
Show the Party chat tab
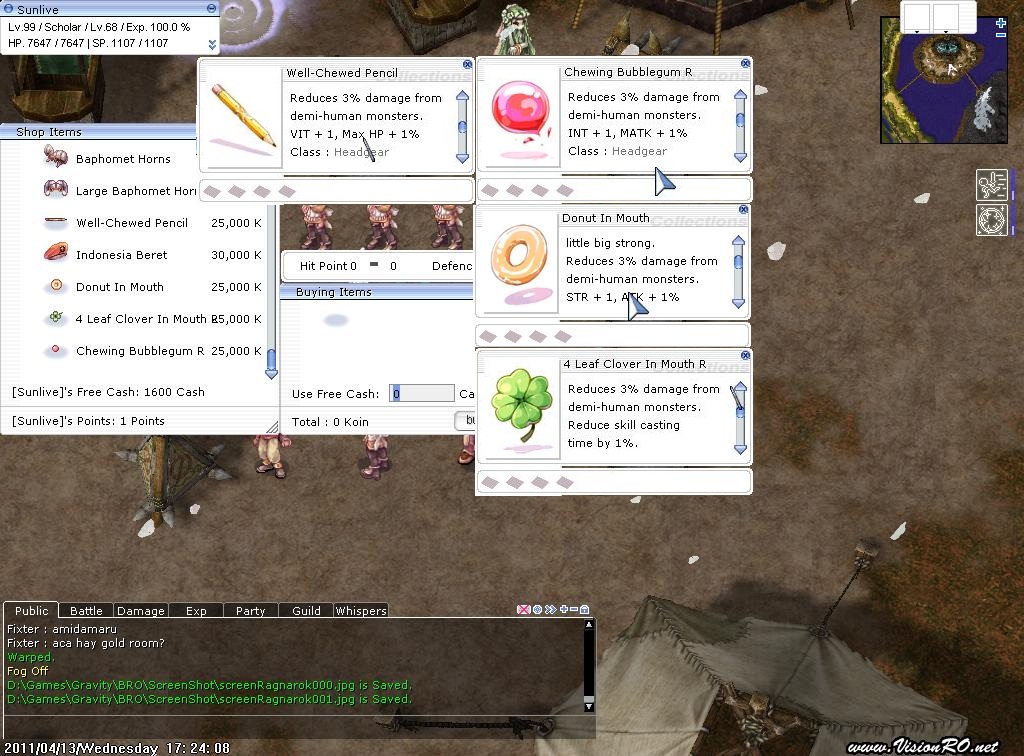pos(250,611)
